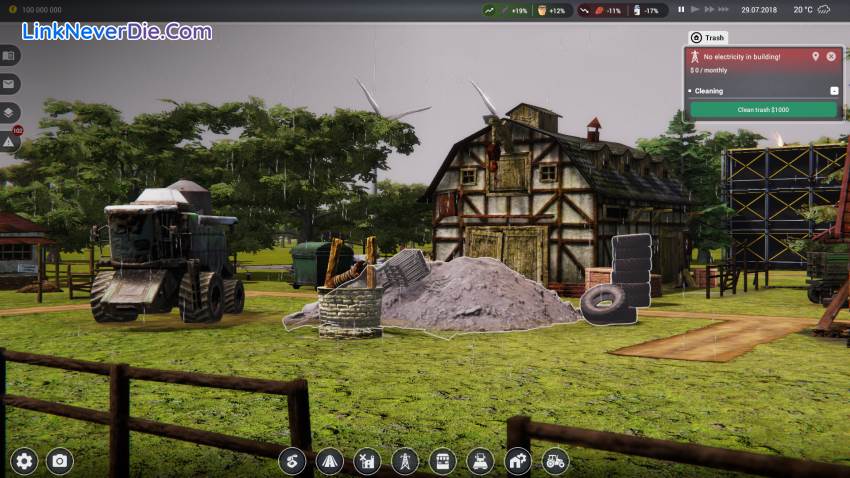The height and width of the screenshot is (478, 850).
Task: Show the warning alerts list
Action: tap(9, 142)
